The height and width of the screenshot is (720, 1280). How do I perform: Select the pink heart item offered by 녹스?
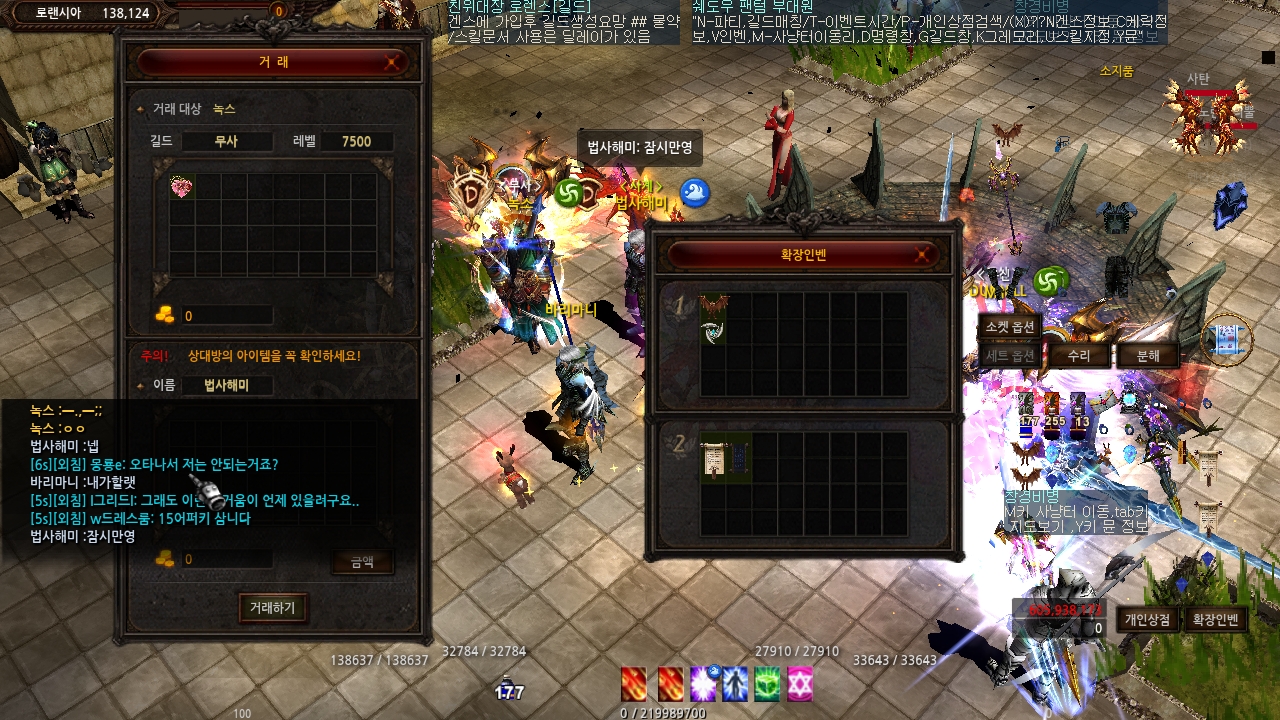pos(182,187)
